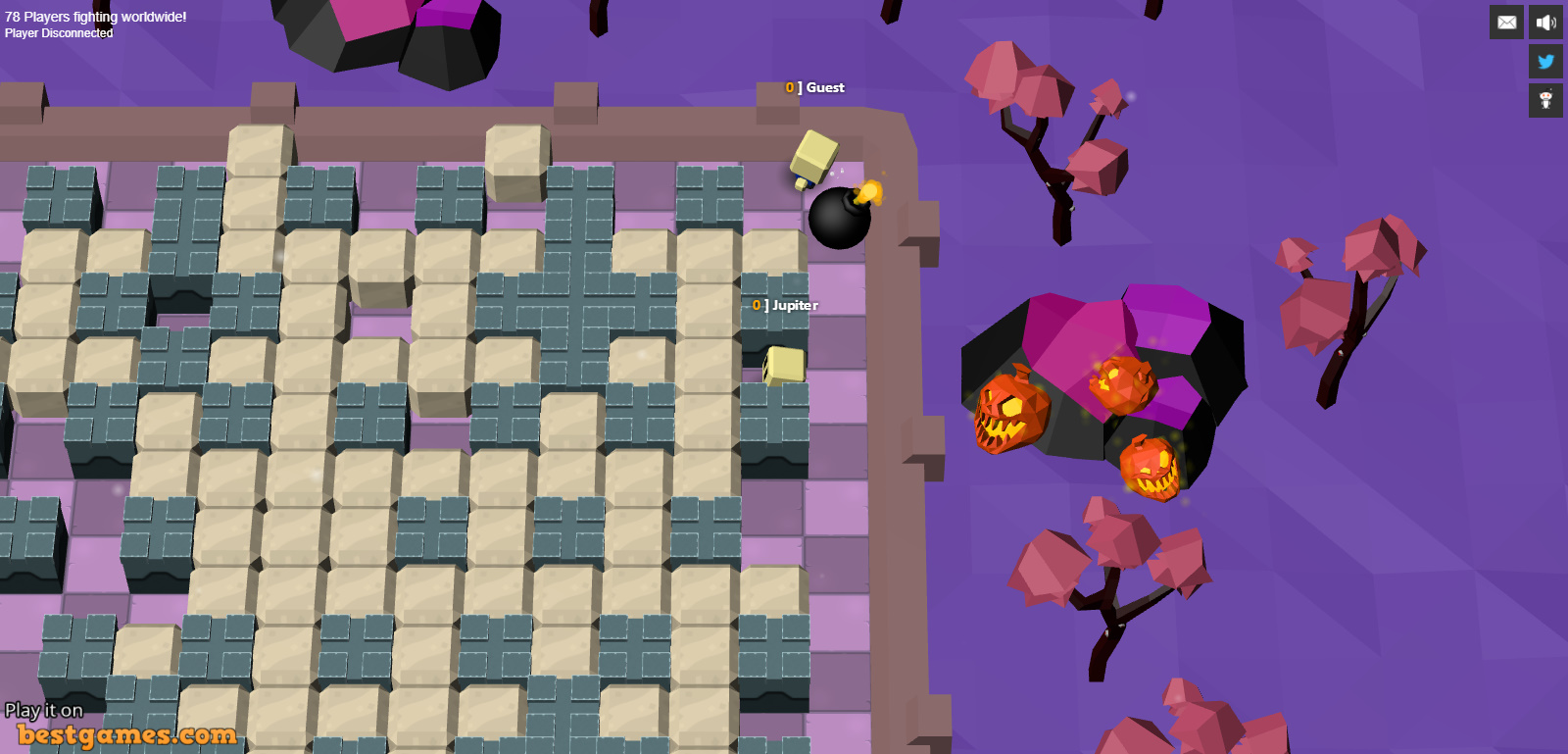Click the Reddit icon

pyautogui.click(x=1545, y=100)
